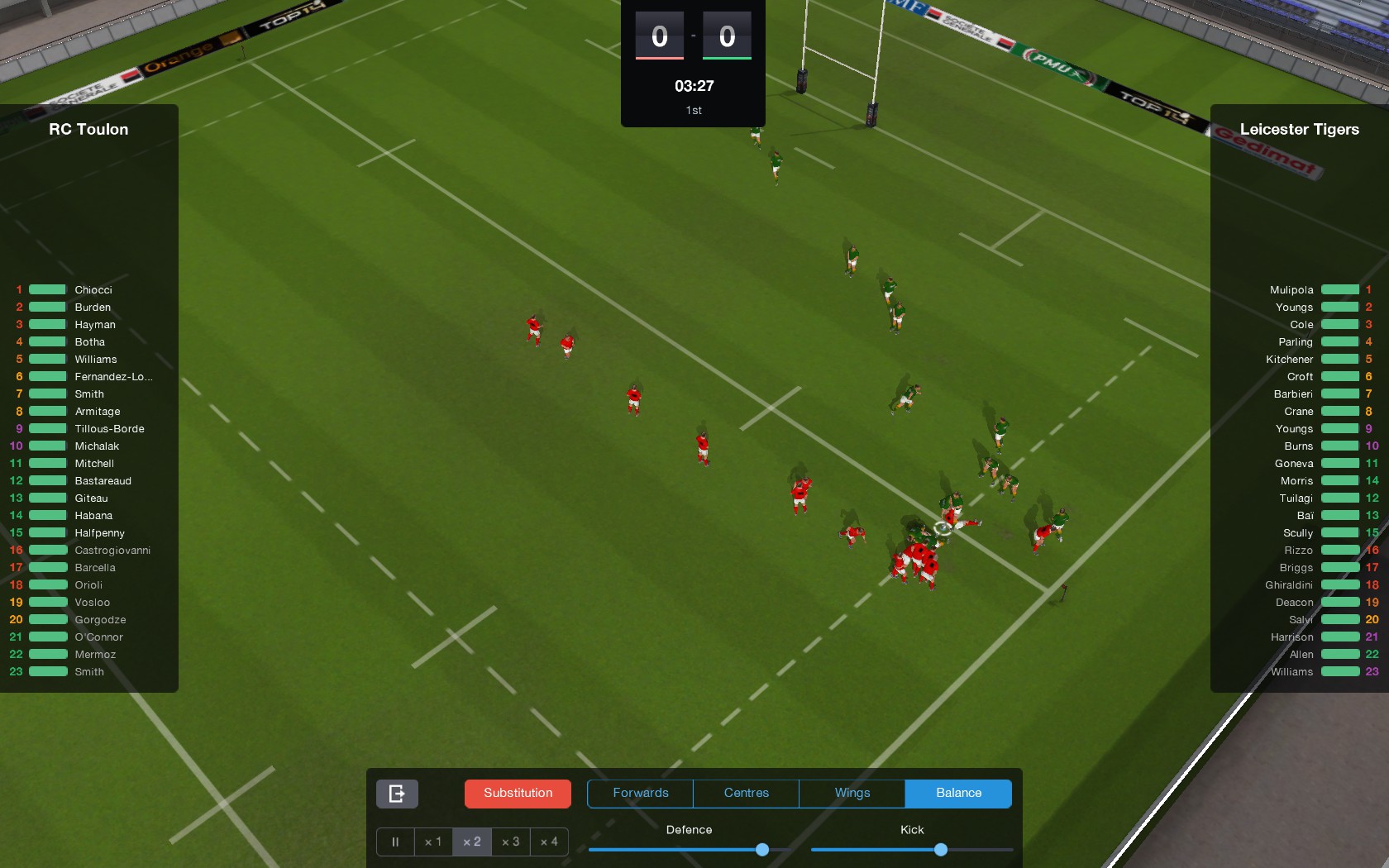This screenshot has height=868, width=1389.
Task: Set playback speed to x1
Action: pos(433,842)
